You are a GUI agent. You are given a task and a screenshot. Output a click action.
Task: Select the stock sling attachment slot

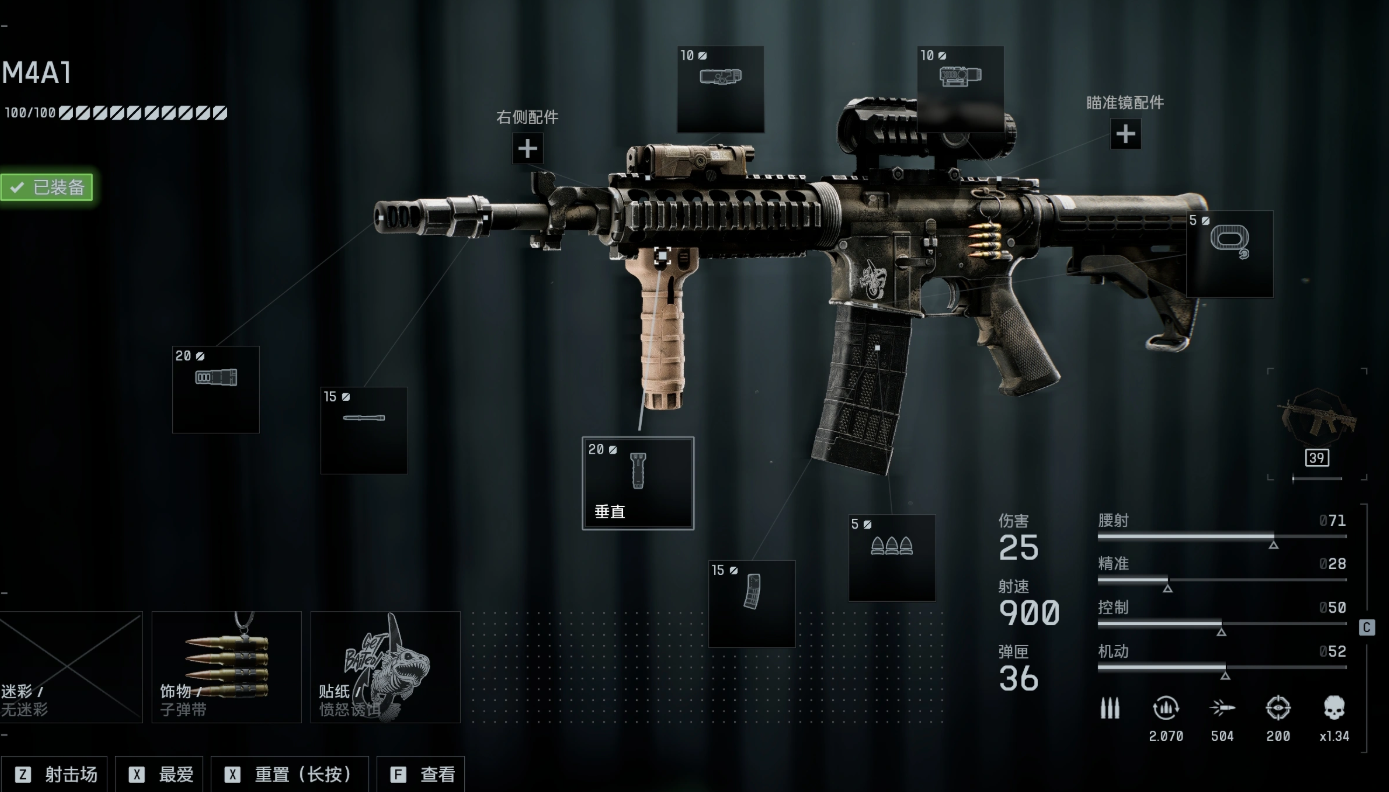1229,253
